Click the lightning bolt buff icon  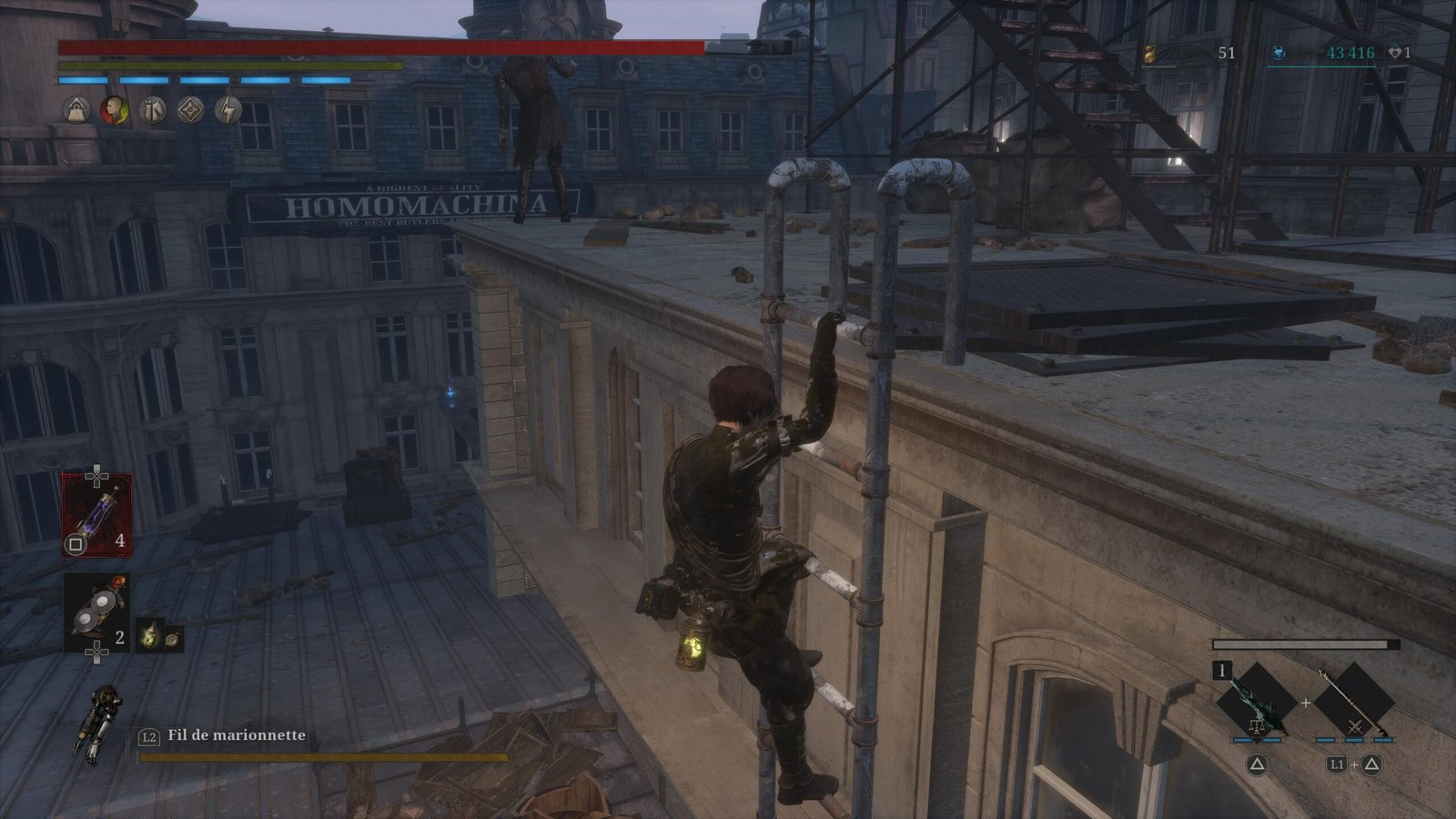[227, 110]
